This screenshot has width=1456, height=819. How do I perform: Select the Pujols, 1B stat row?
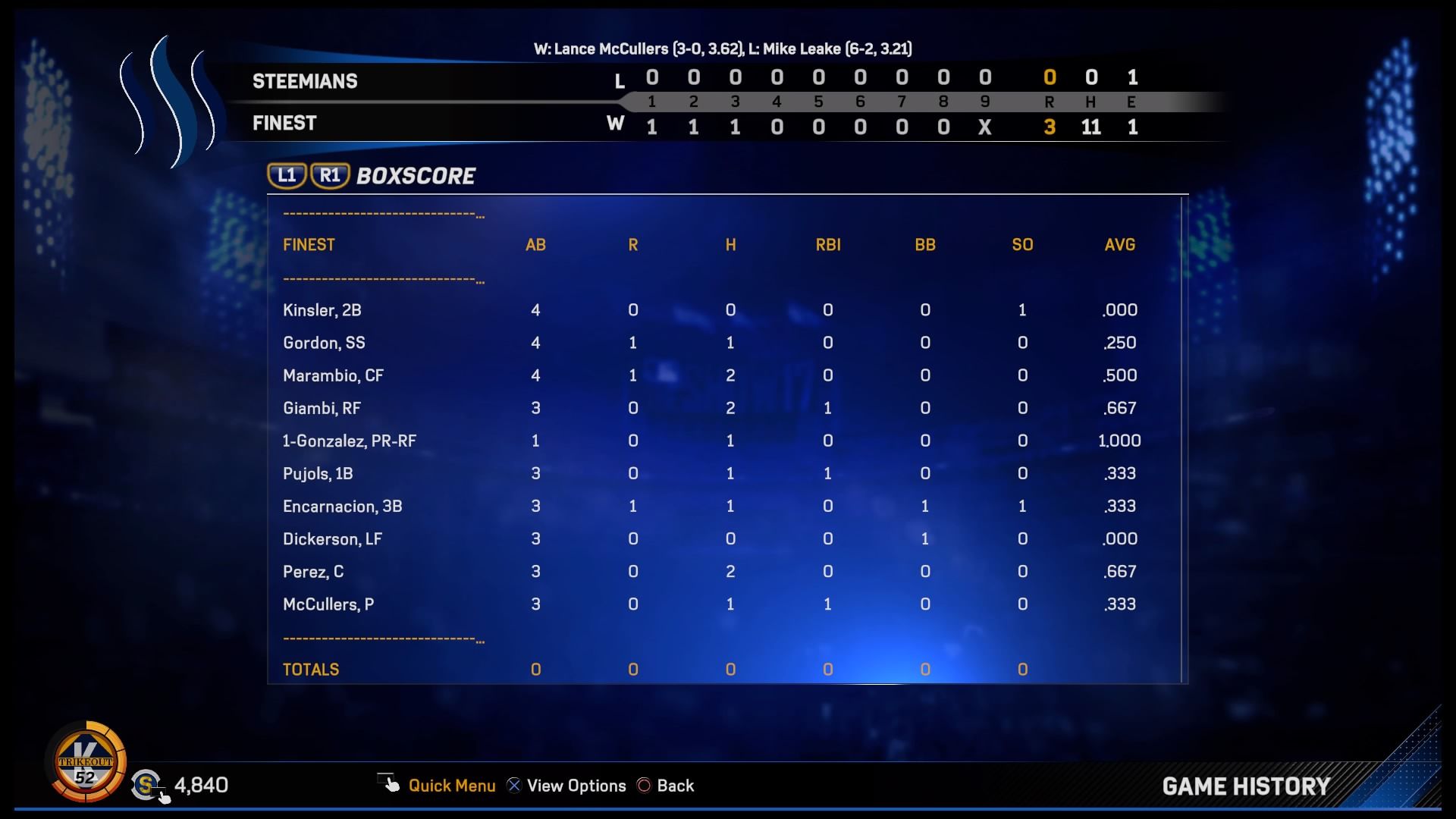pos(318,473)
